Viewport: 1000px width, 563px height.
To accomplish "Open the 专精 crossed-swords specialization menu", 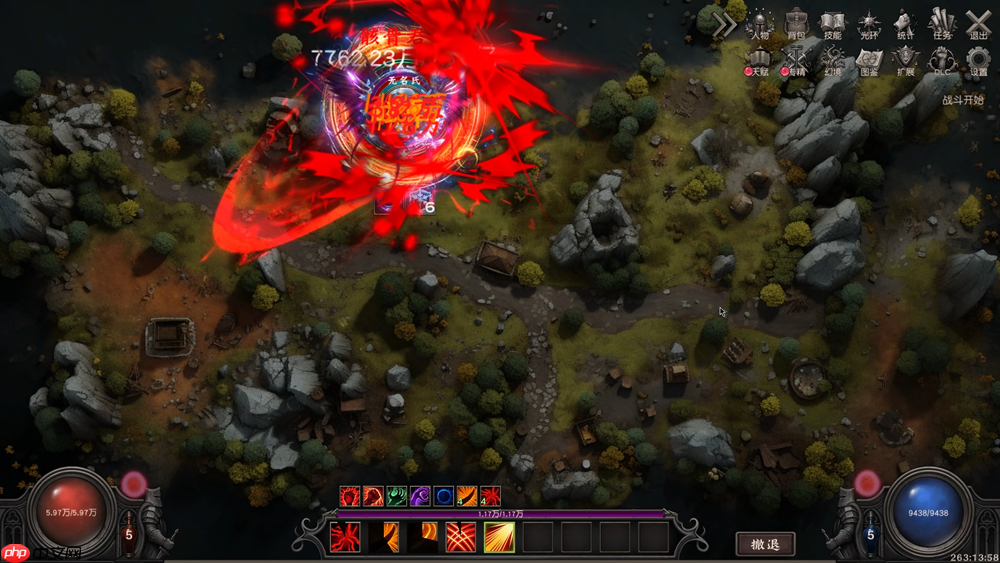I will point(797,62).
